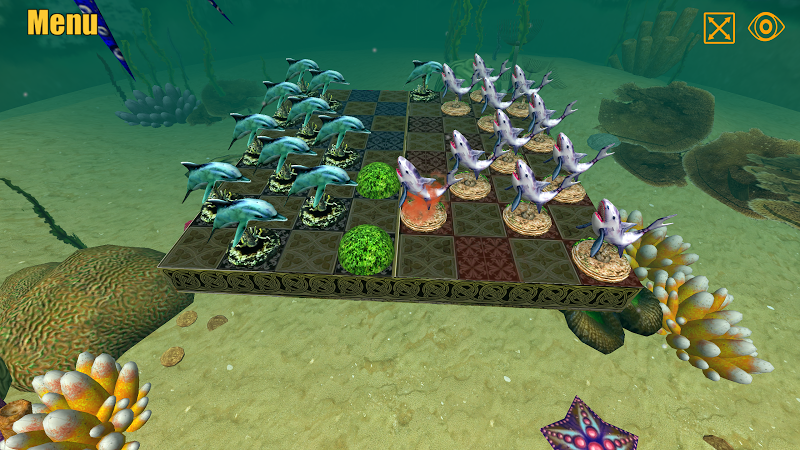Move to the green bush beside the highlighted shark
Viewport: 800px width, 450px height.
[378, 180]
